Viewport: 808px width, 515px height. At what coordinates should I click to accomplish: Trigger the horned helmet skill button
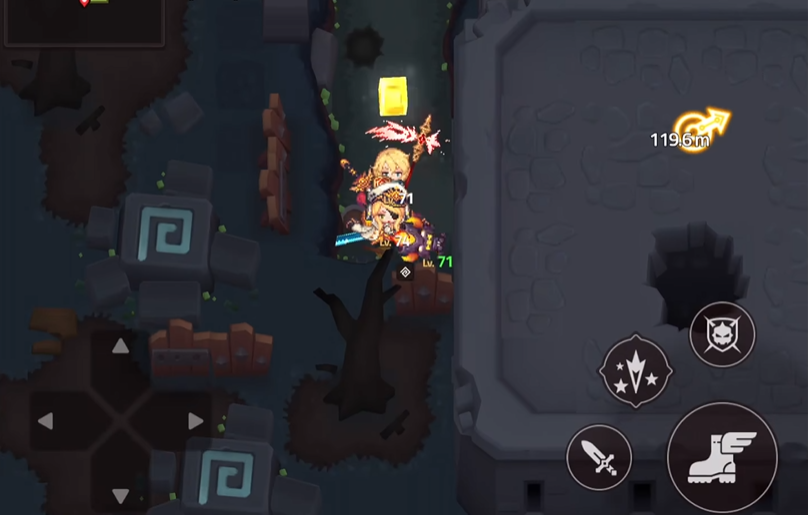coord(722,333)
